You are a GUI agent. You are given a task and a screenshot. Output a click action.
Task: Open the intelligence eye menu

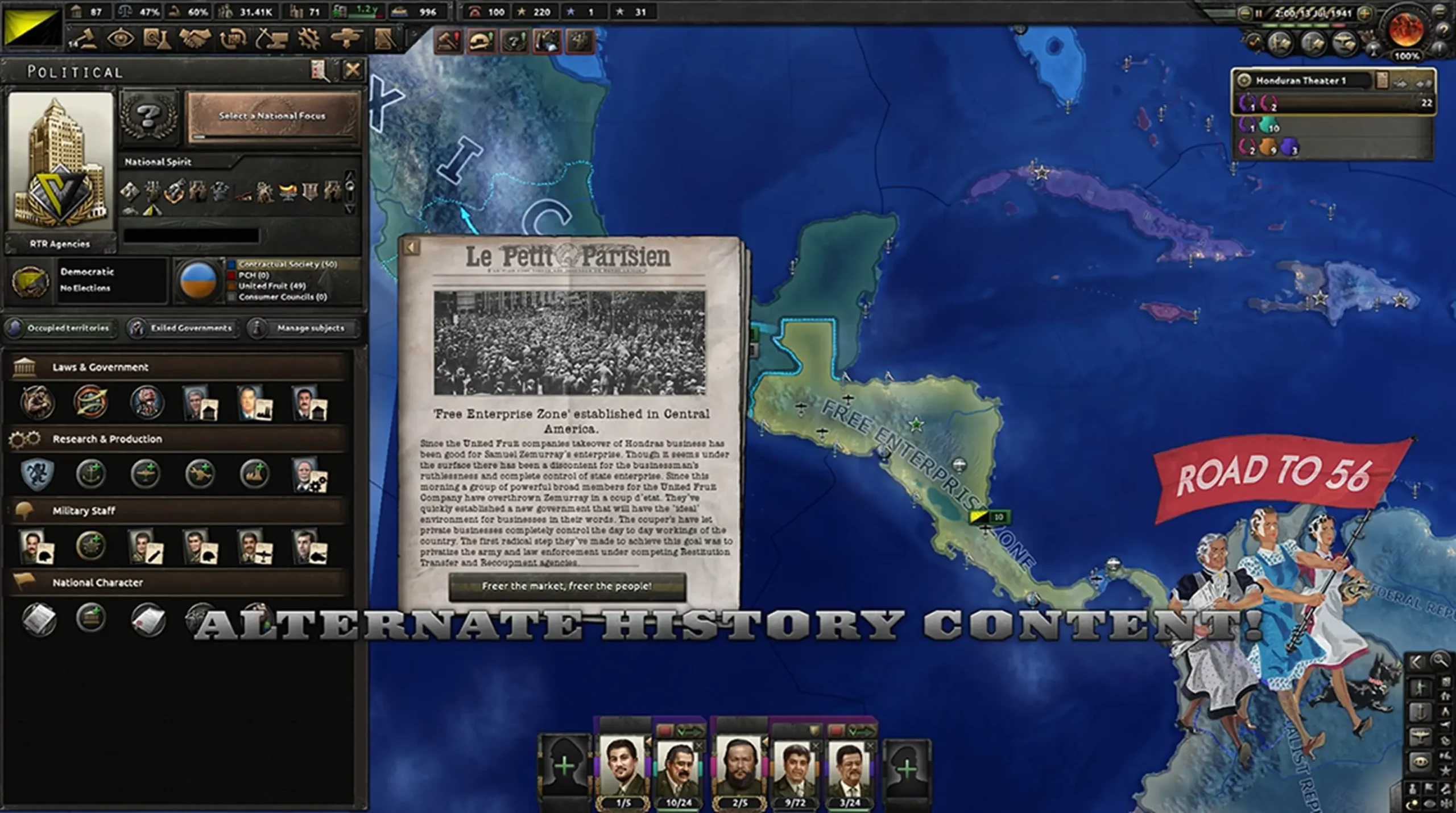pyautogui.click(x=121, y=39)
